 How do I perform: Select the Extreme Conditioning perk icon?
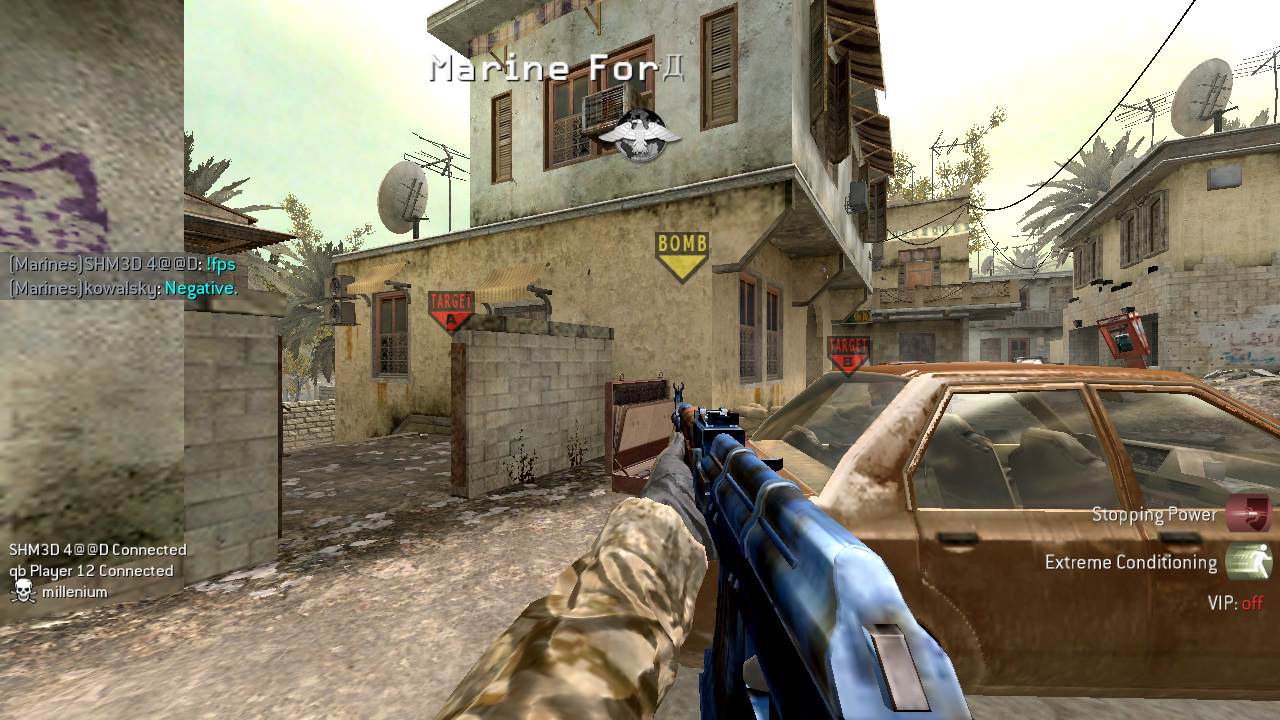(1248, 562)
